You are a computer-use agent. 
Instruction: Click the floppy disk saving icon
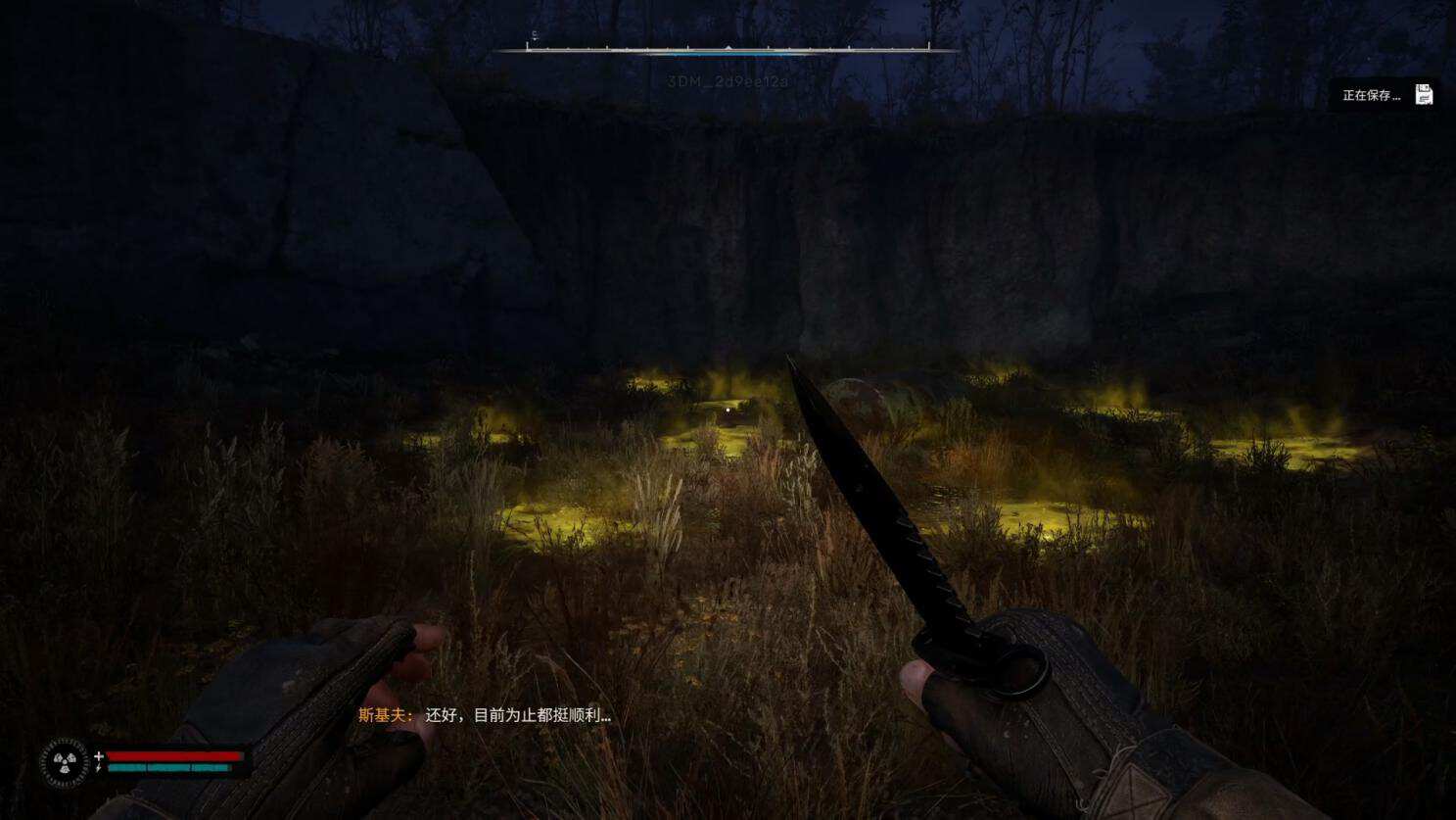coord(1424,95)
